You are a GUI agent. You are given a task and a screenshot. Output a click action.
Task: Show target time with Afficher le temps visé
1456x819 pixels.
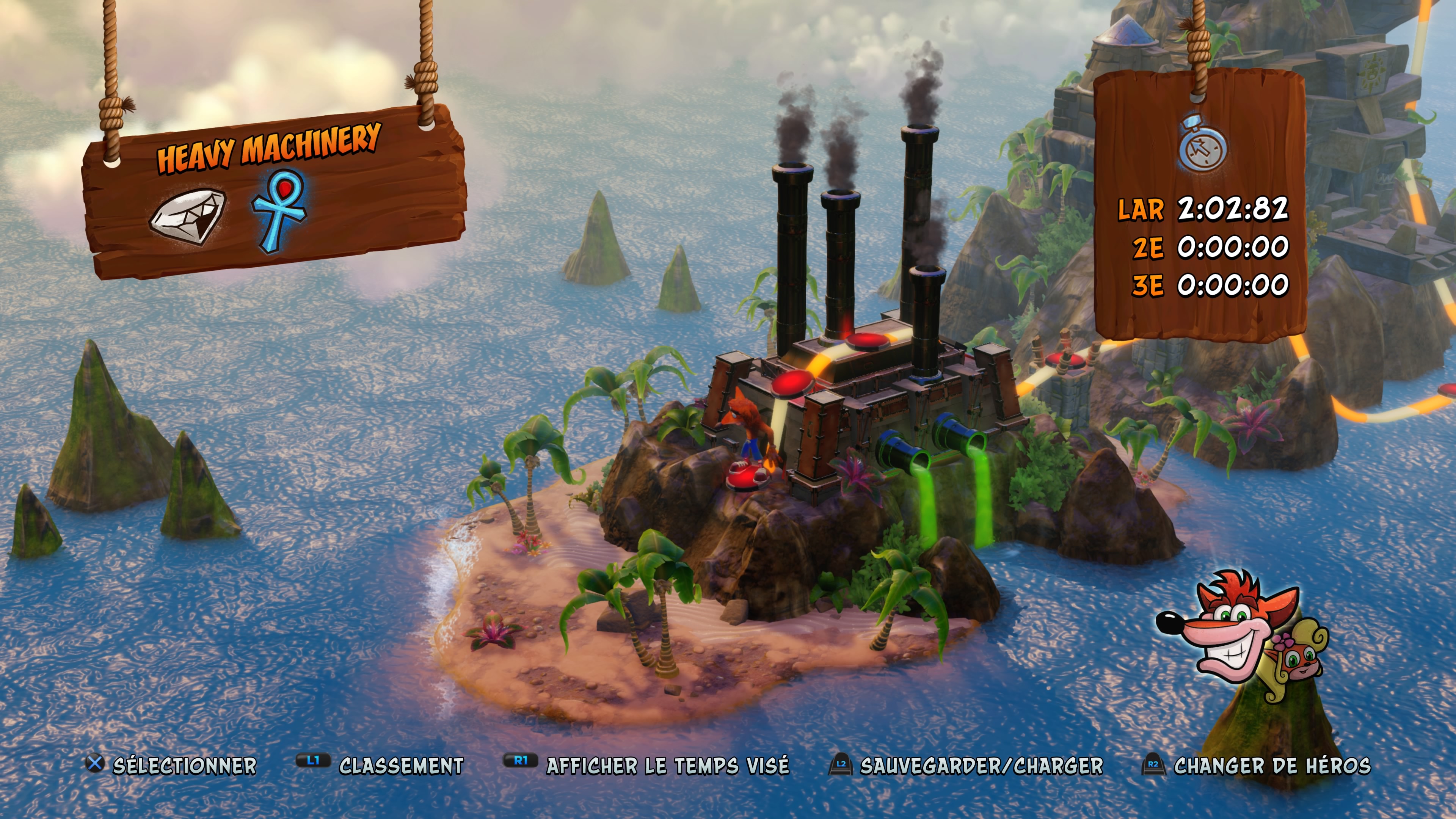(646, 765)
